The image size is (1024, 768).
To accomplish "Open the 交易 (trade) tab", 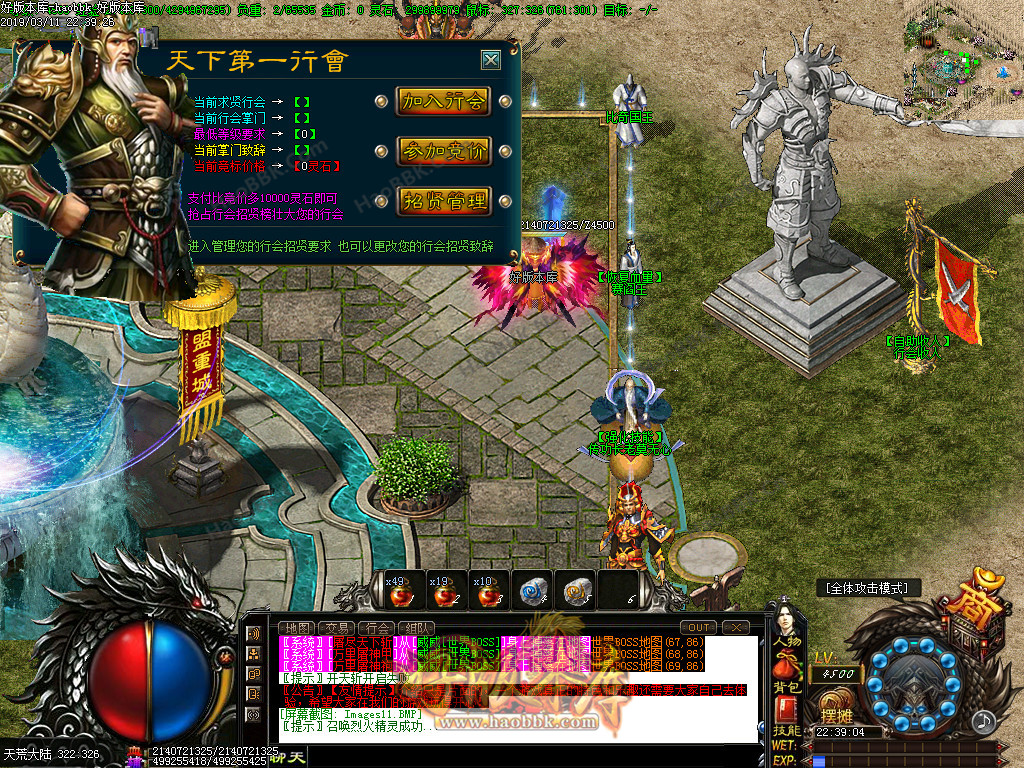I will click(339, 627).
